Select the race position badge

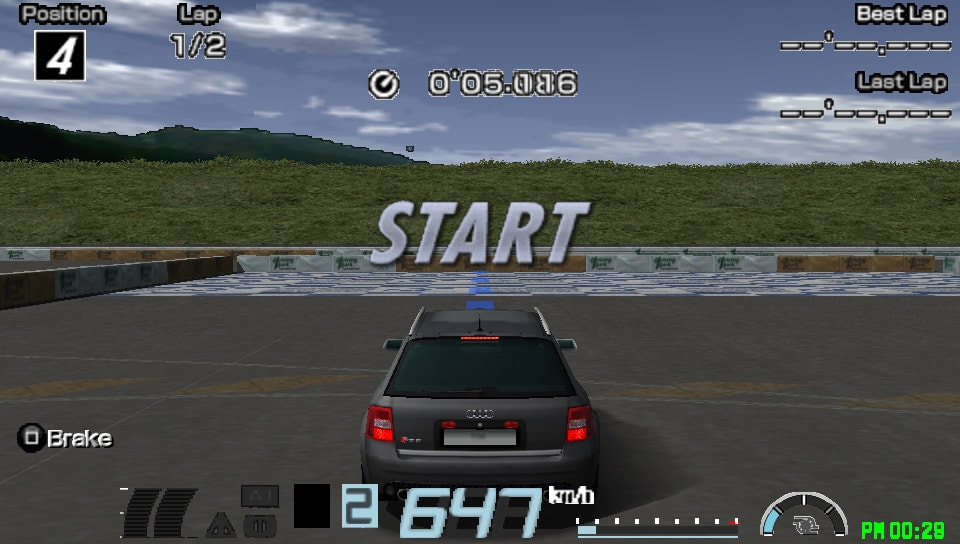click(x=60, y=55)
